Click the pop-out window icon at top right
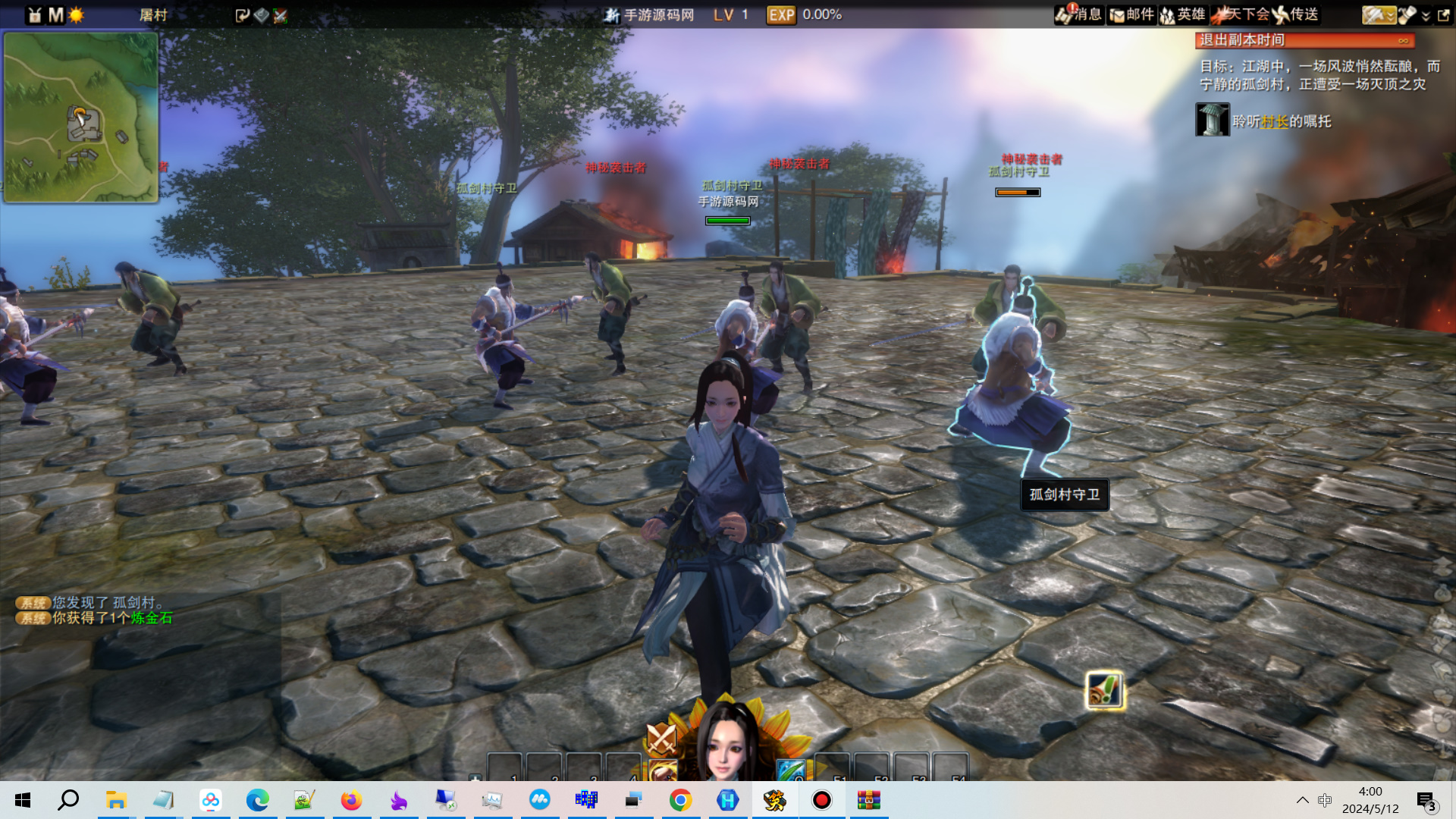This screenshot has width=1456, height=819. [x=1443, y=14]
